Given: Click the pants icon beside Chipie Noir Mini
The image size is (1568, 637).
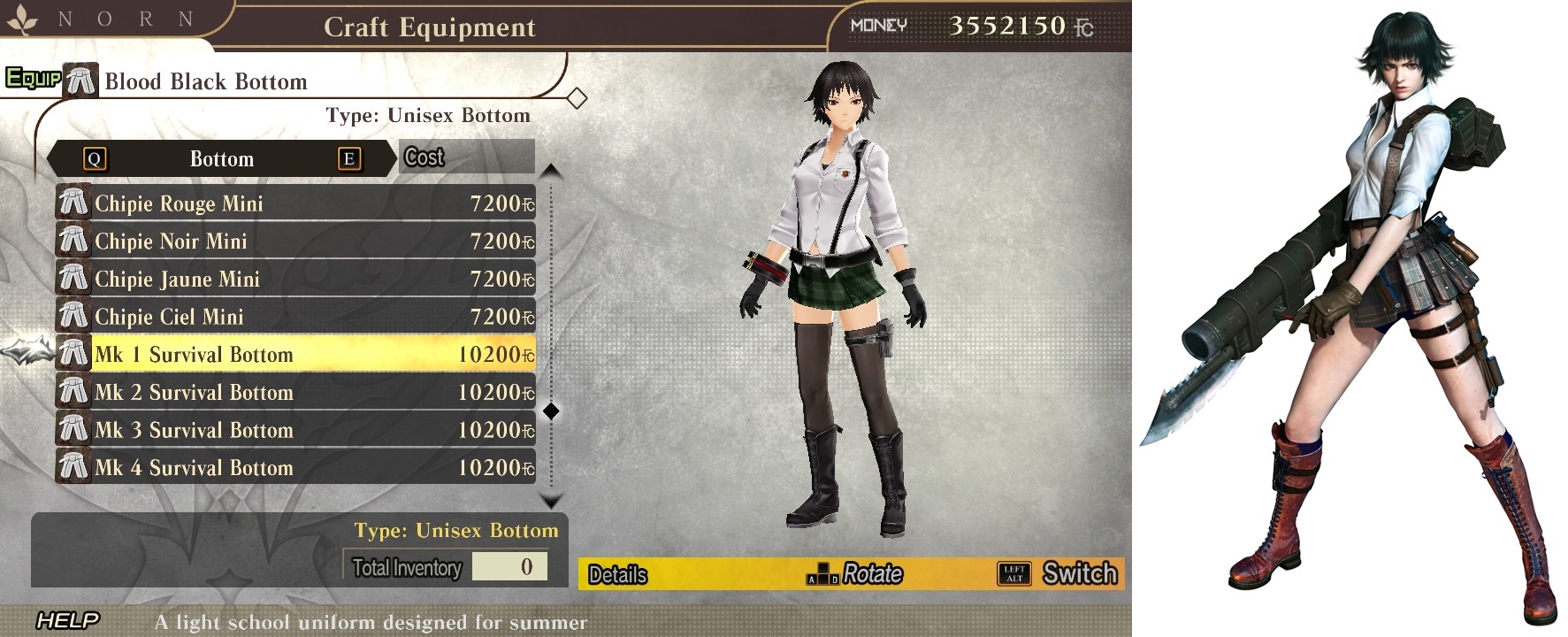Looking at the screenshot, I should pos(73,241).
